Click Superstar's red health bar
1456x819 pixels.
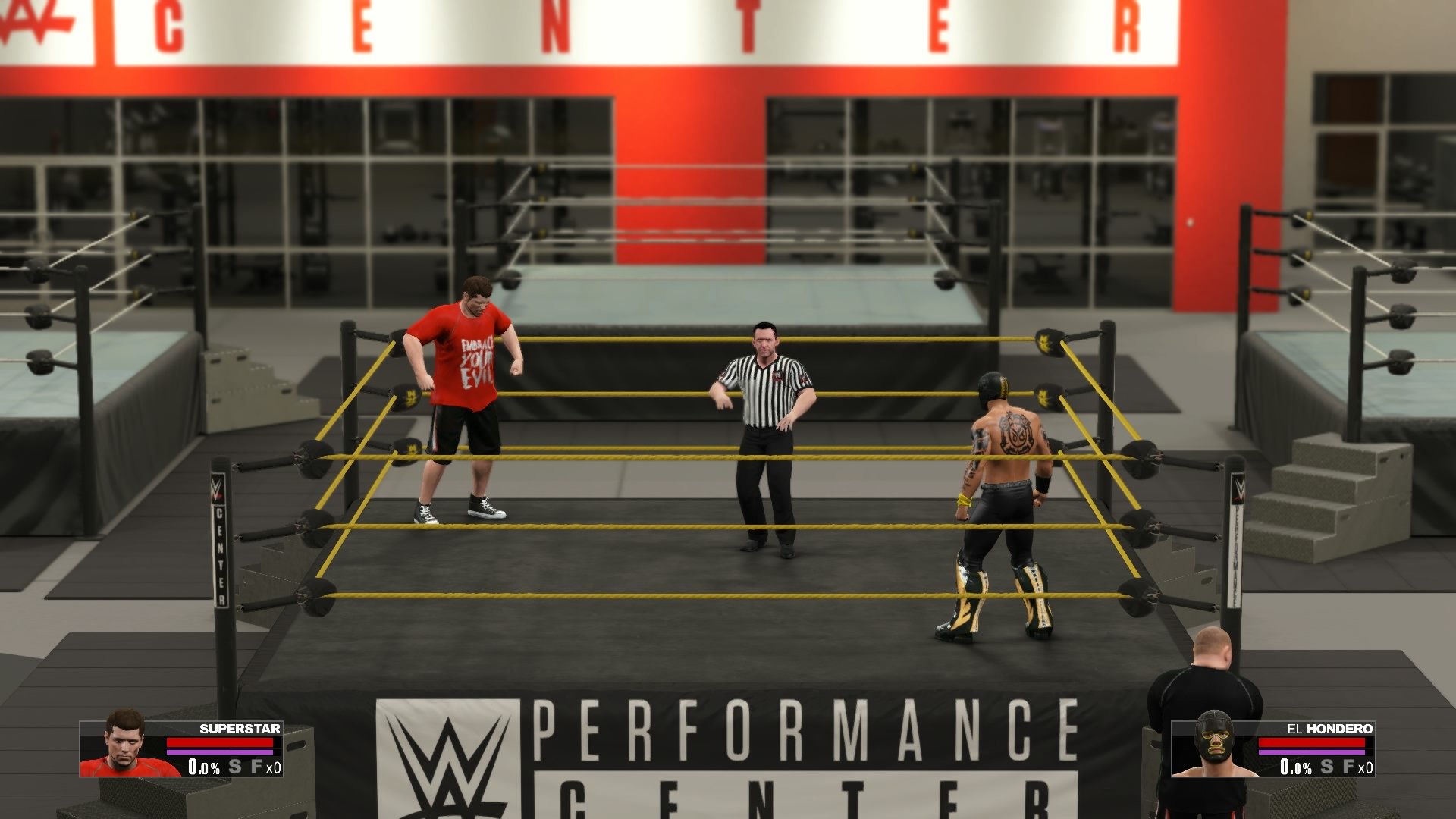tap(219, 742)
